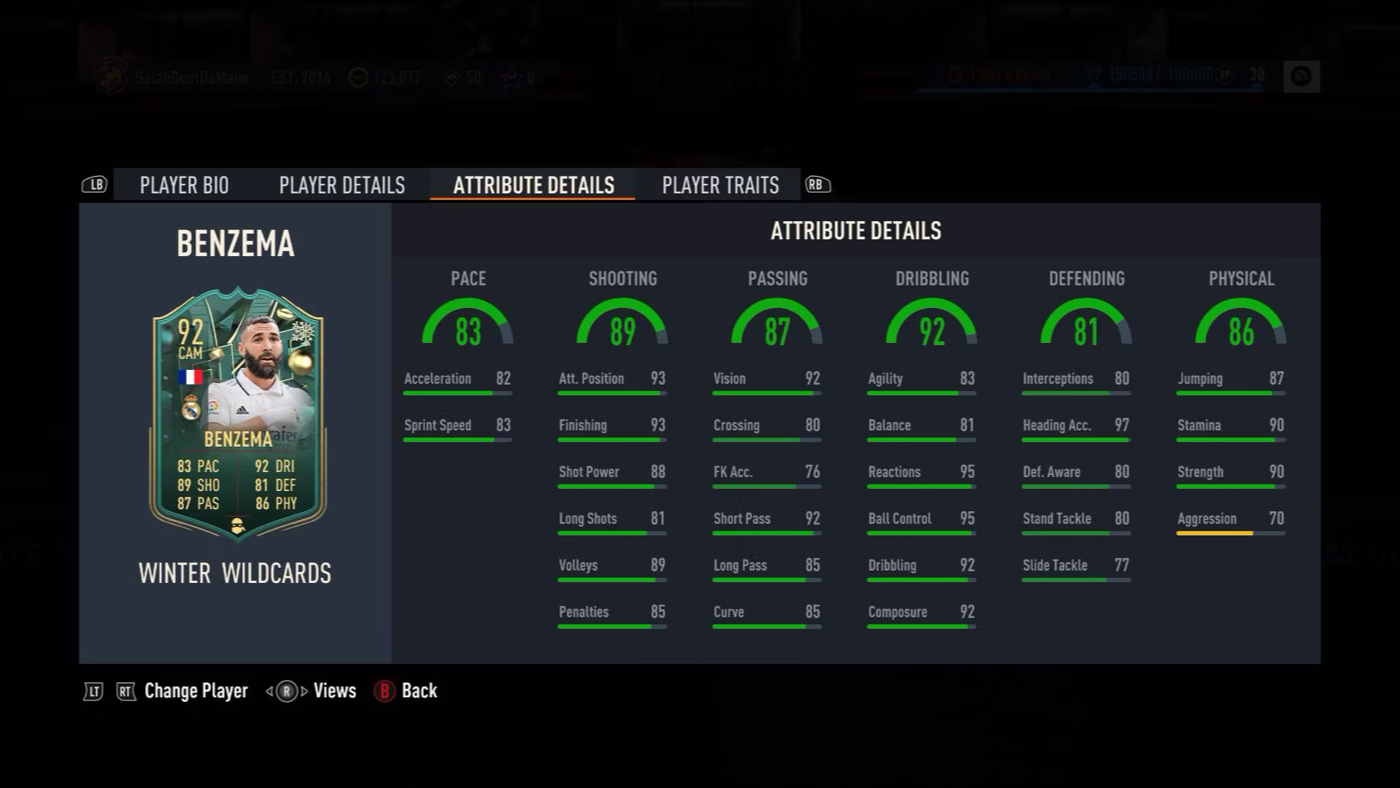Viewport: 1400px width, 788px height.
Task: Choose the Views option
Action: point(334,691)
